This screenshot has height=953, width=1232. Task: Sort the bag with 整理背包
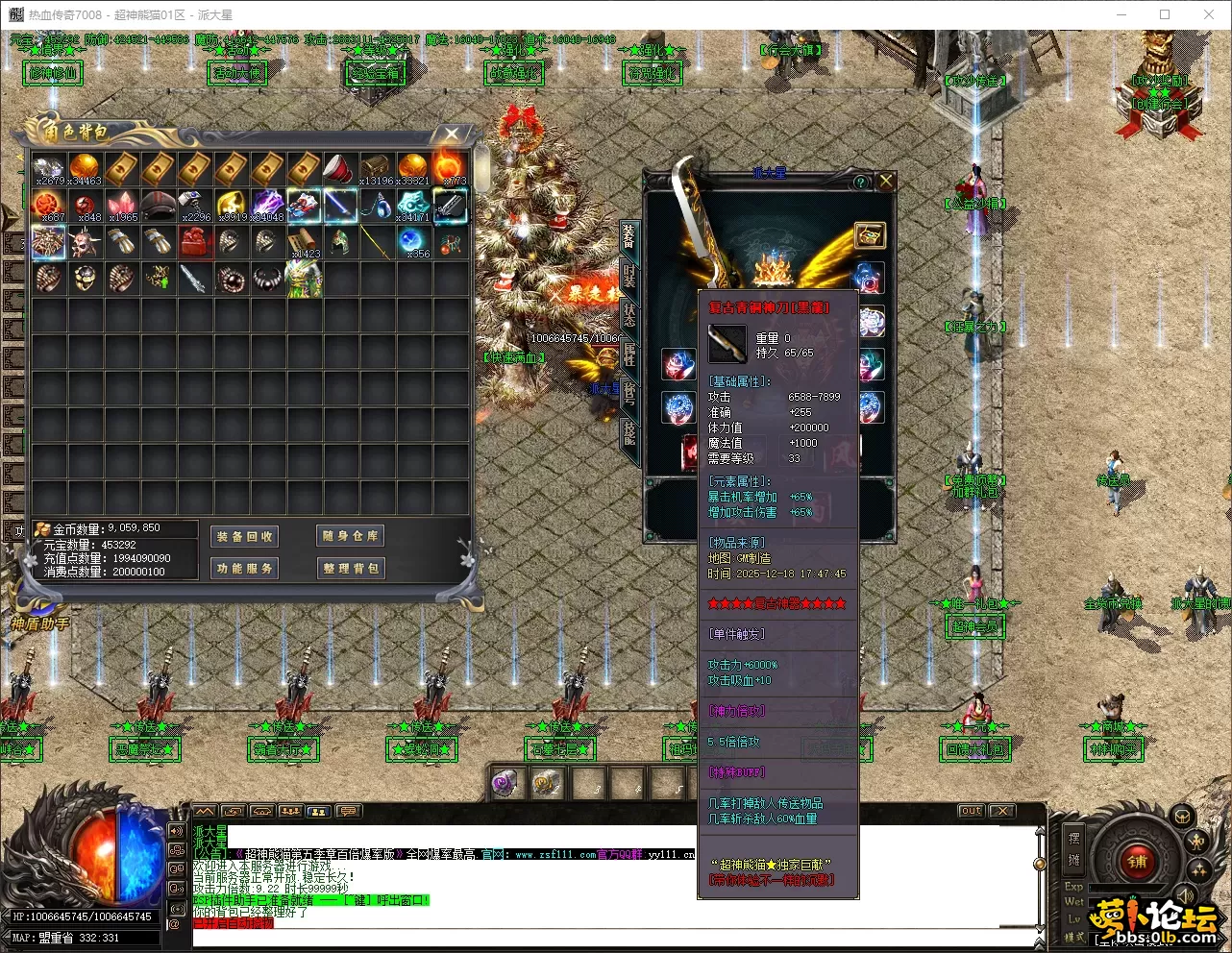(351, 568)
